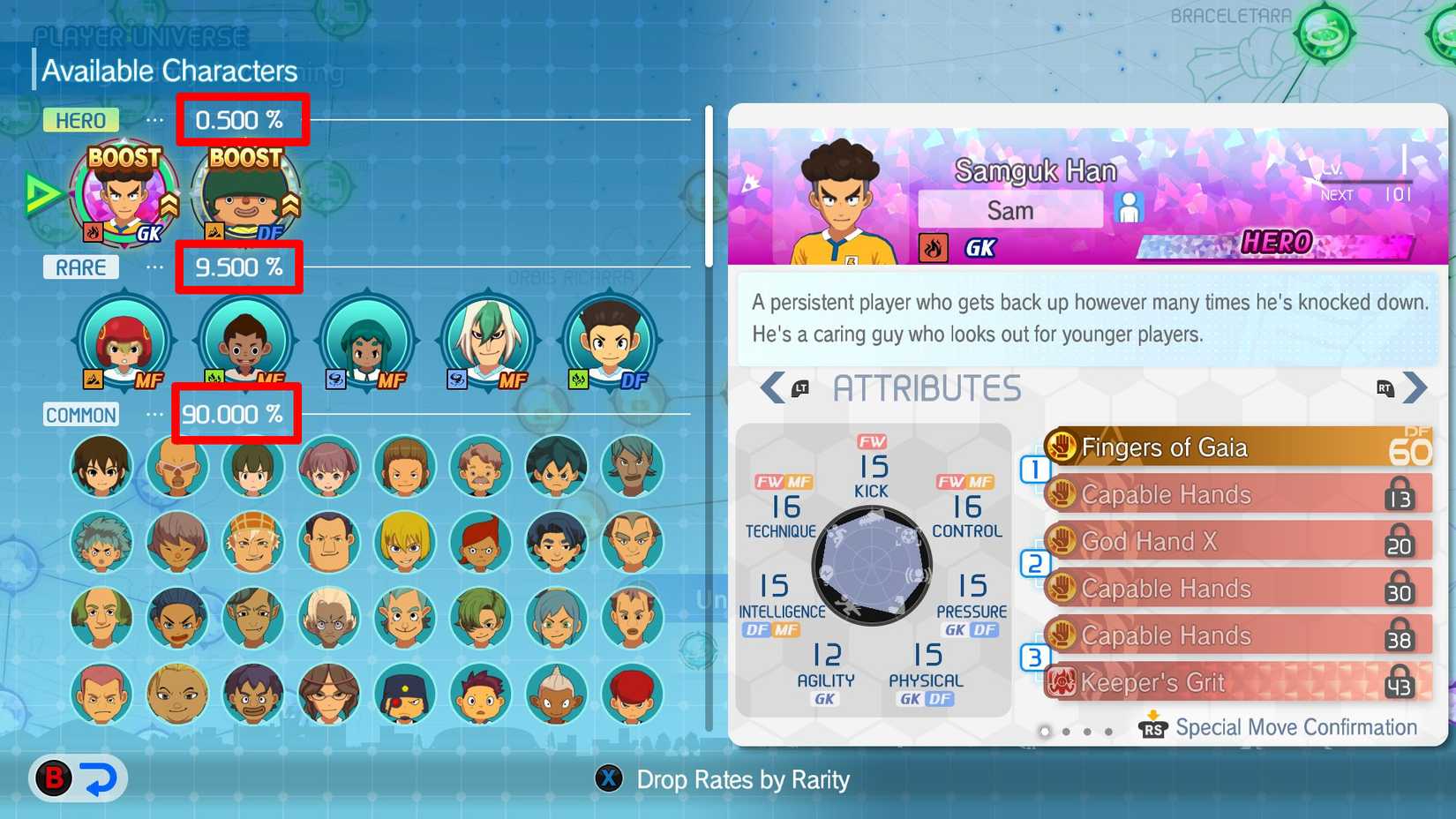Select the boosted DF hero character portrait

(243, 194)
